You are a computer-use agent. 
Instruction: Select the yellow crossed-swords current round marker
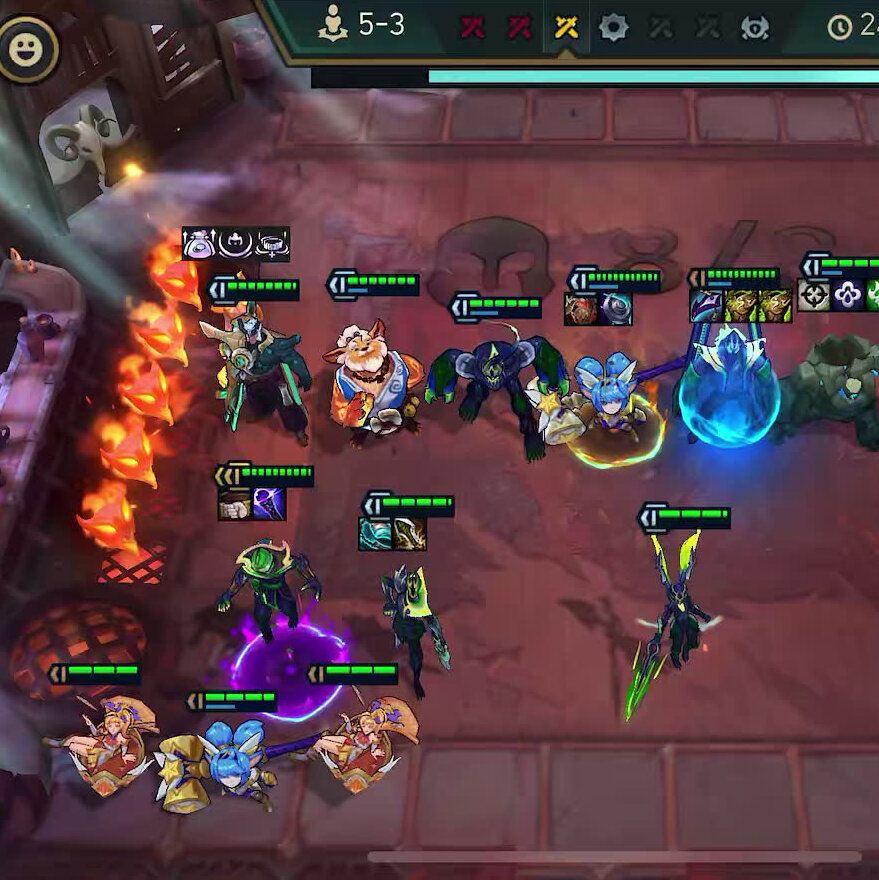tap(566, 27)
